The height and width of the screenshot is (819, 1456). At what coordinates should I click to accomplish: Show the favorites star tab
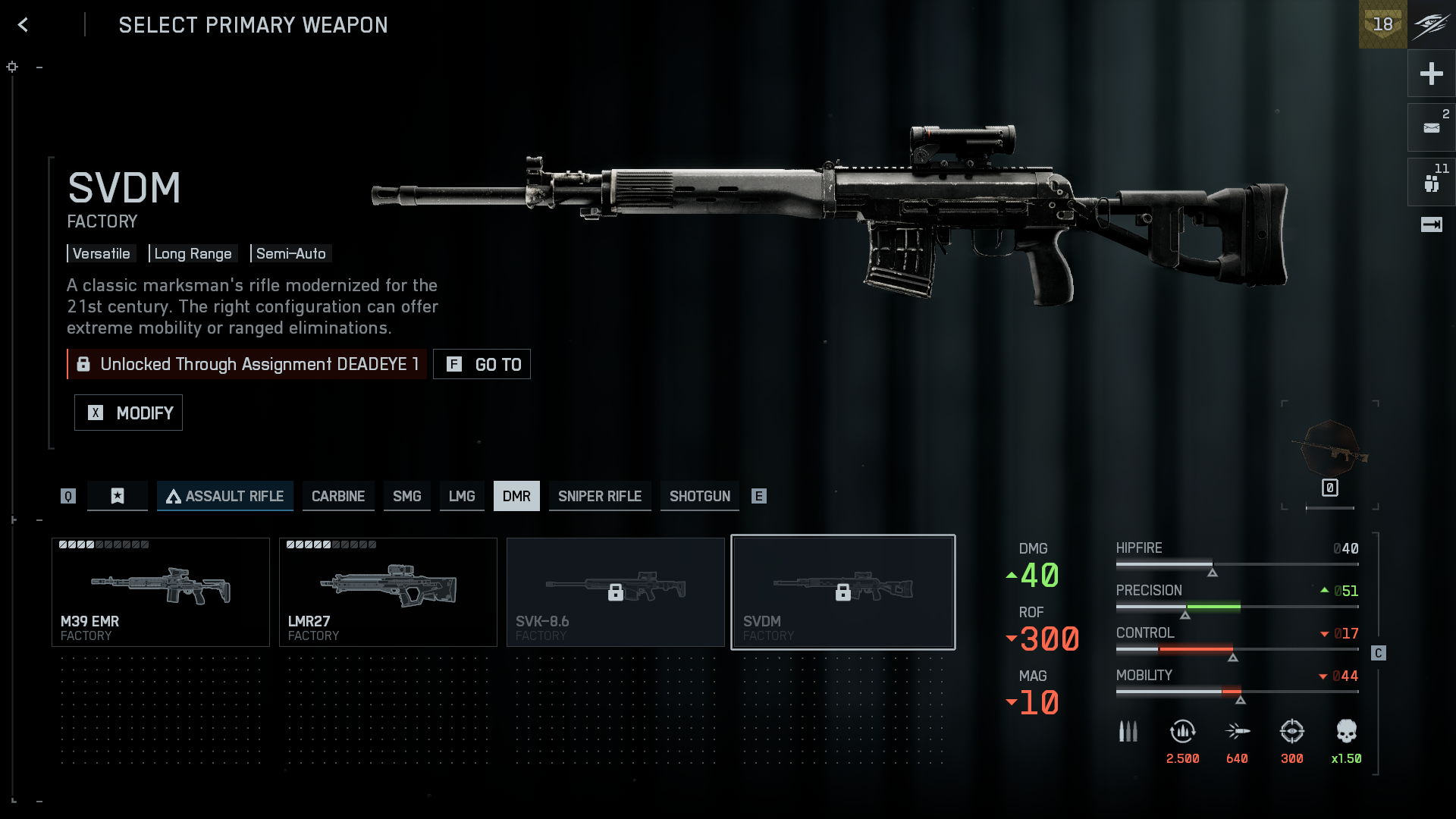118,496
